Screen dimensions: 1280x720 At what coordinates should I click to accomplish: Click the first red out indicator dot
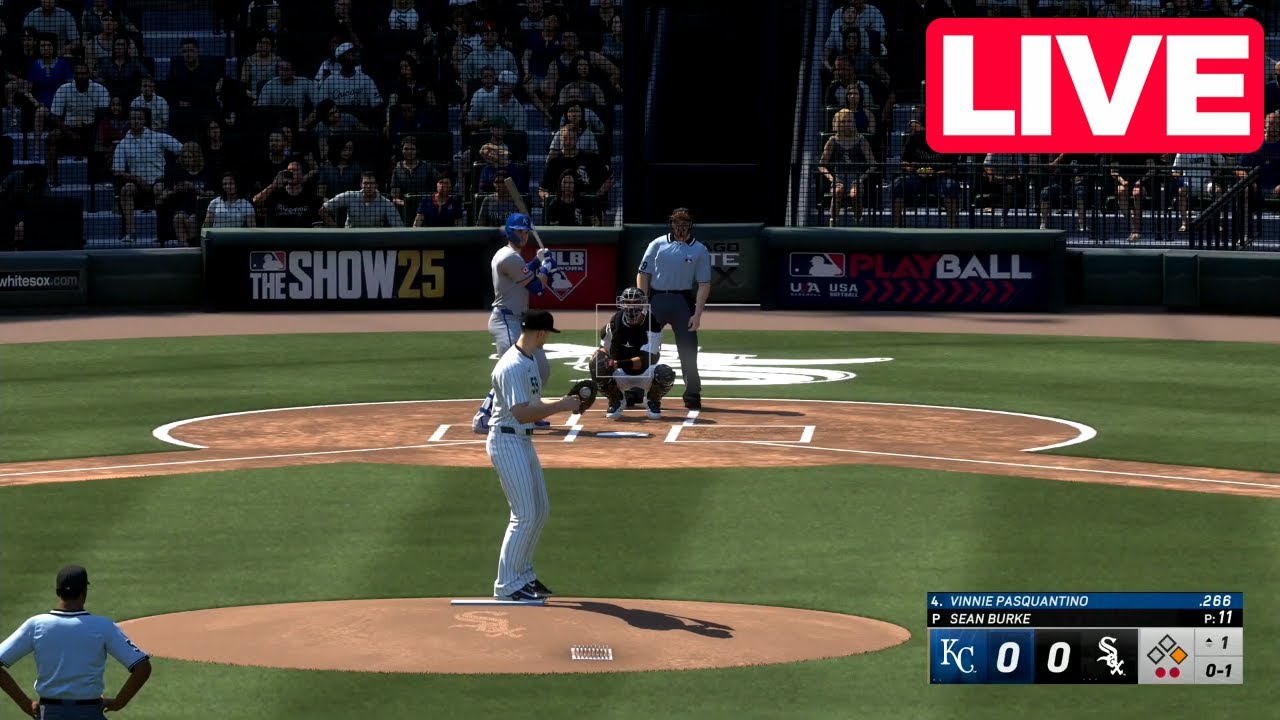[1161, 672]
